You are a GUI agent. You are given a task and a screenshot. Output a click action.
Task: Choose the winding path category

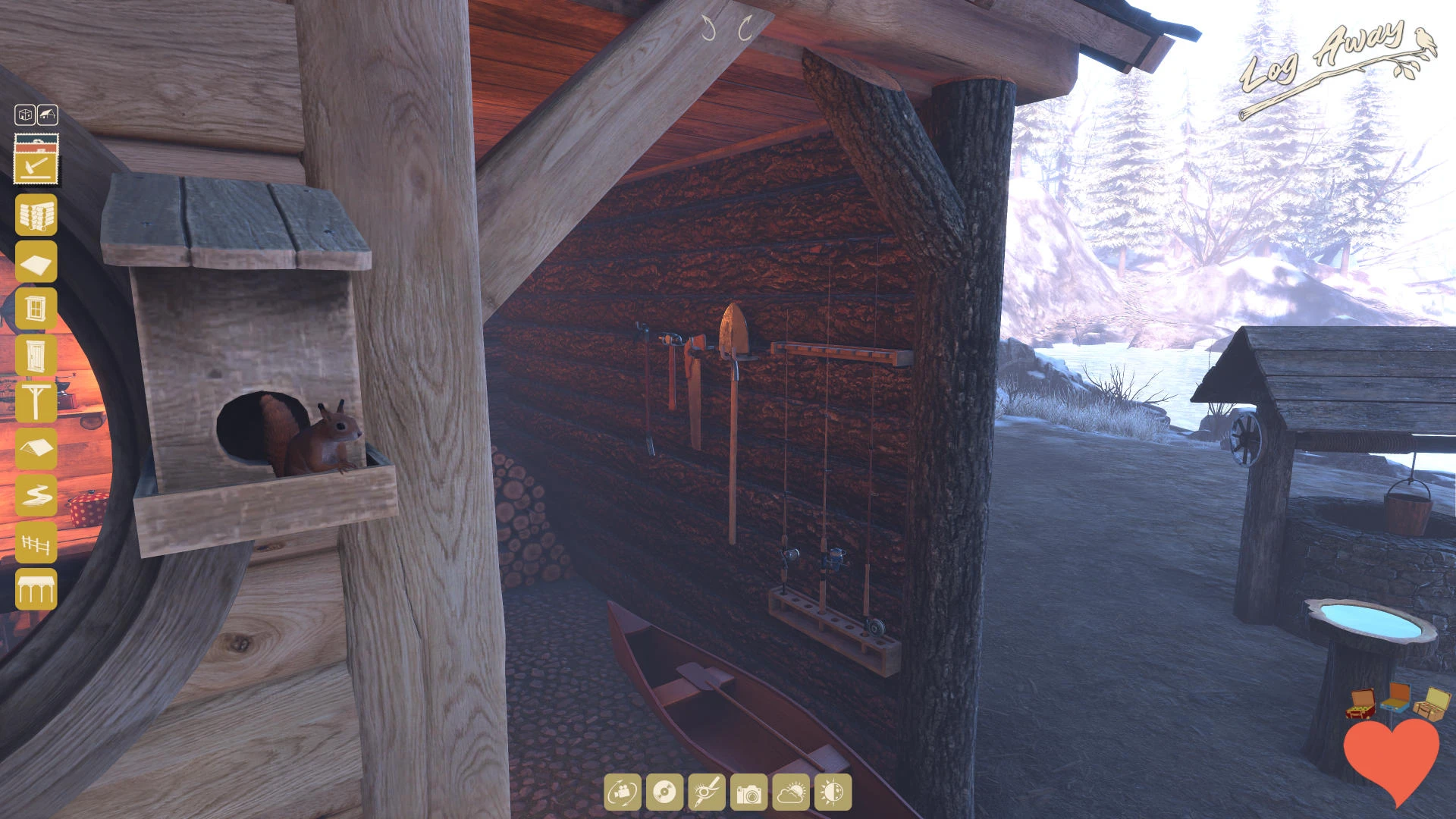point(36,496)
